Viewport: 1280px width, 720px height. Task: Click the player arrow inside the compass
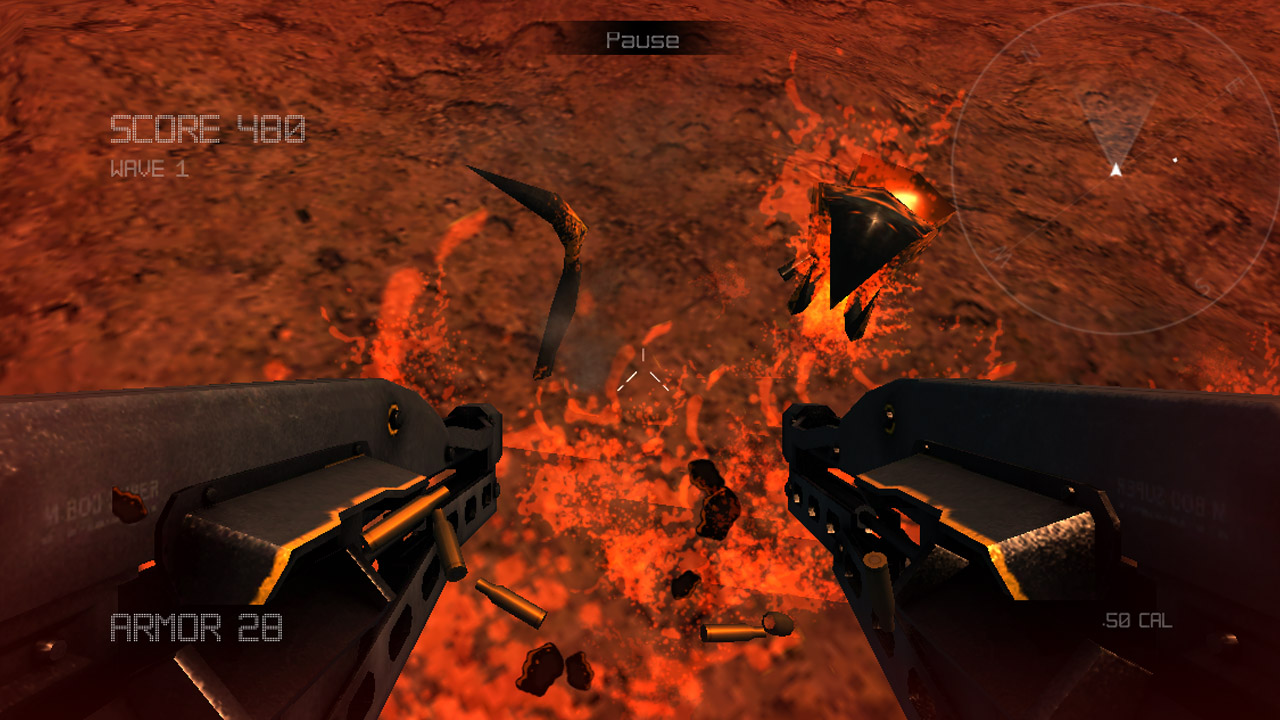coord(1115,171)
